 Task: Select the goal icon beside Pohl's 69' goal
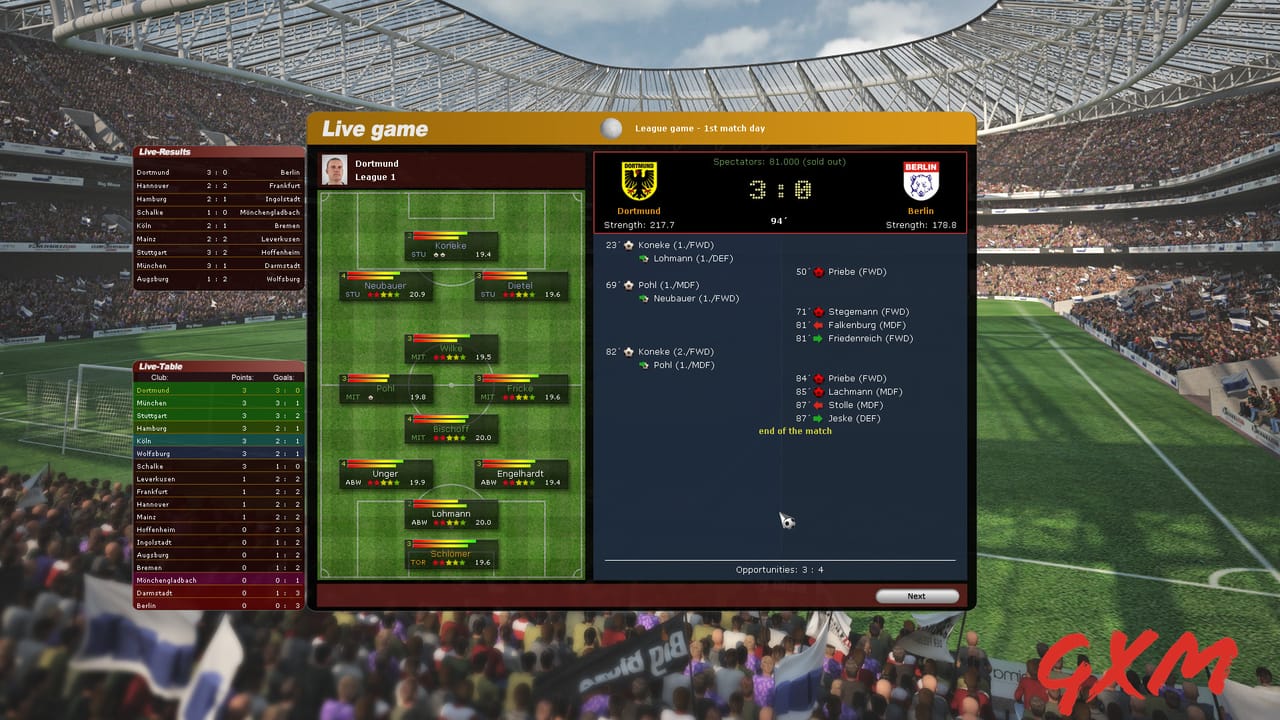629,285
